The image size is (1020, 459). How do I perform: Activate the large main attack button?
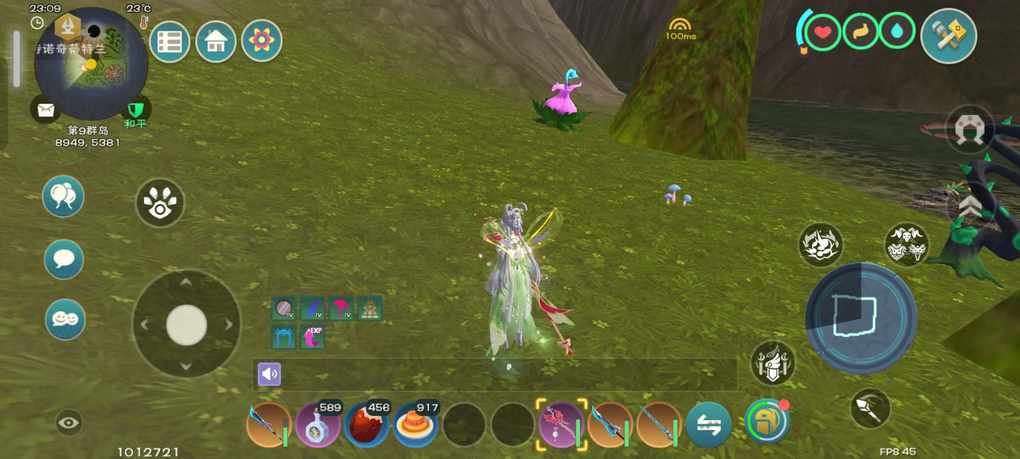point(860,317)
